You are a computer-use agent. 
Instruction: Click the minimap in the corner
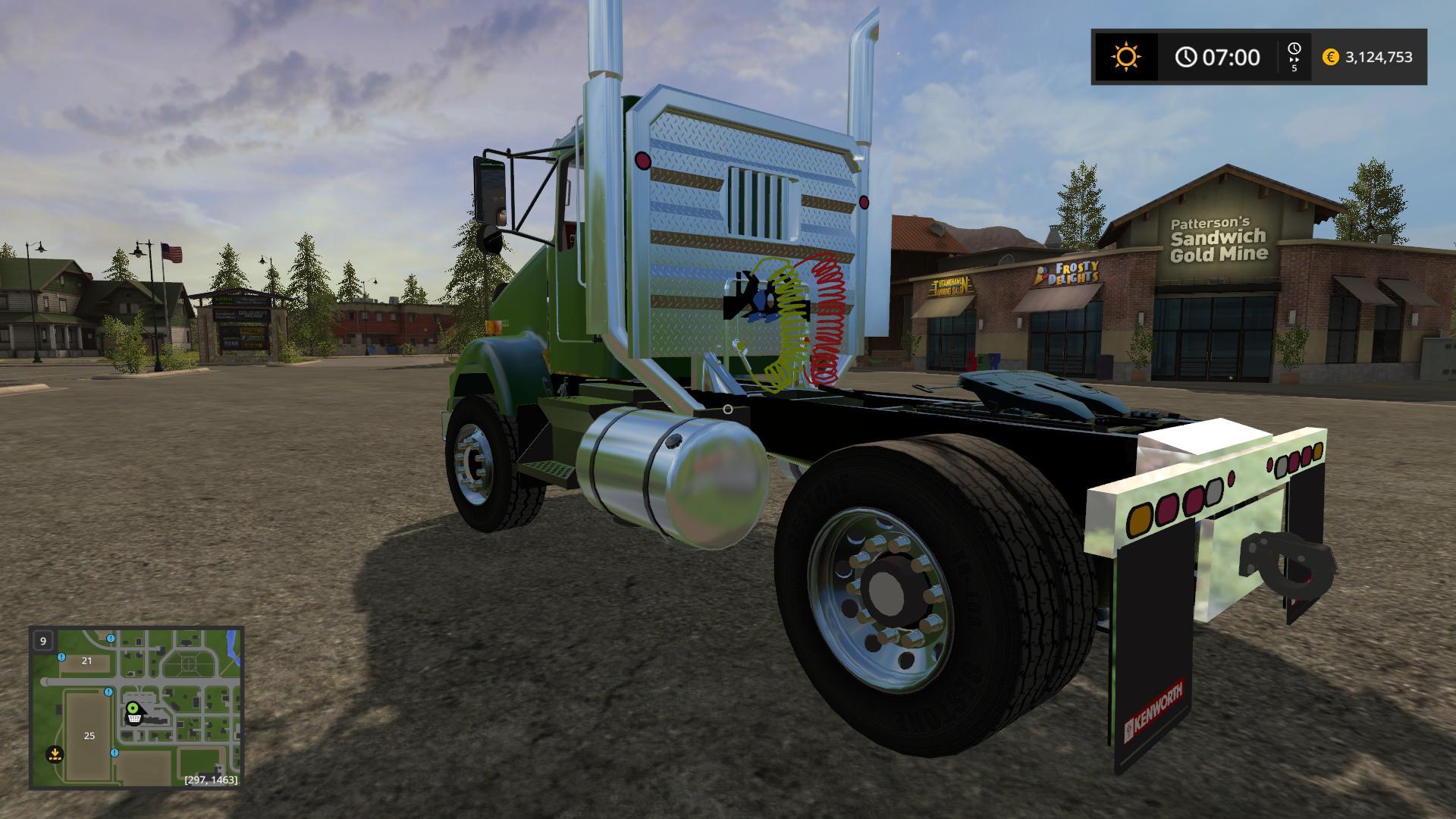click(136, 707)
